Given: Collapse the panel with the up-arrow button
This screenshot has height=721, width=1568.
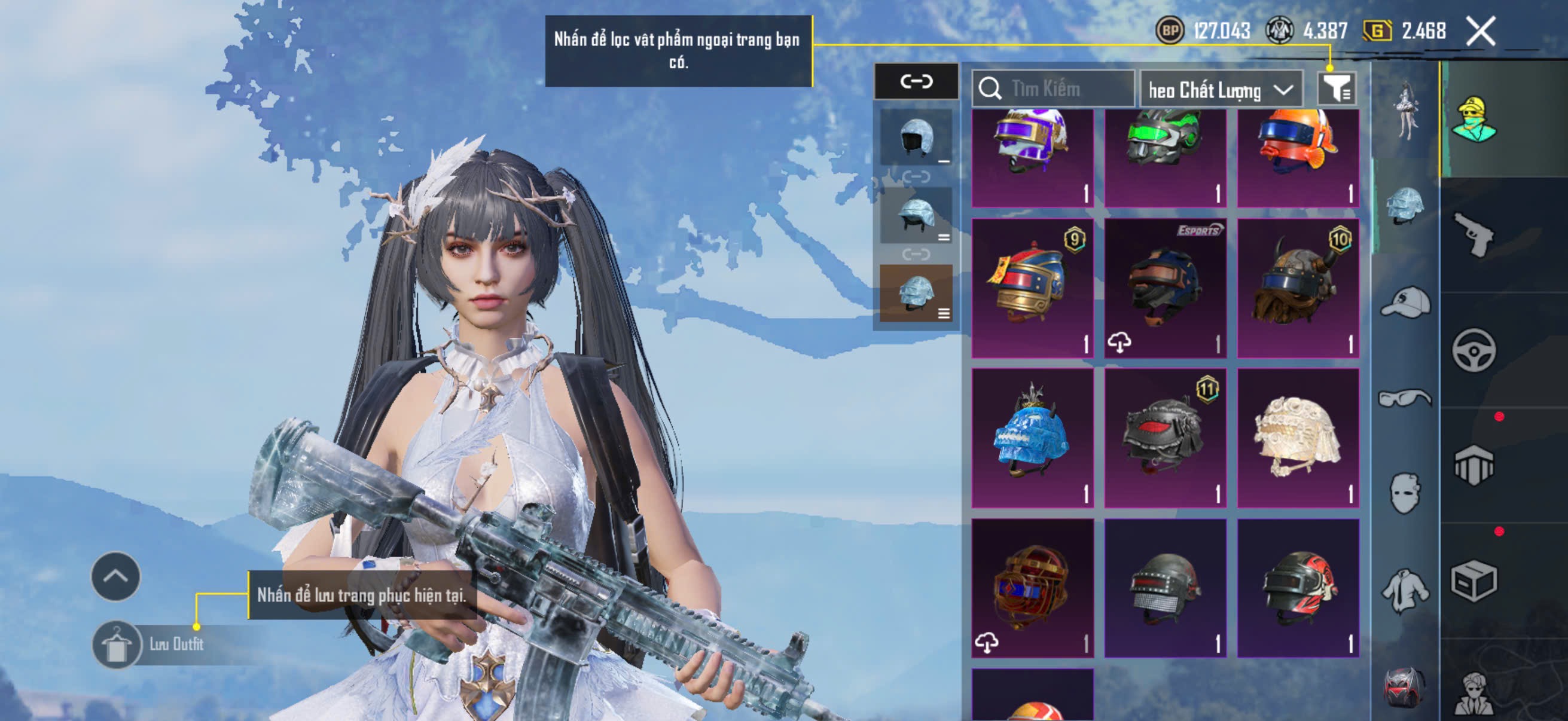Looking at the screenshot, I should 115,576.
